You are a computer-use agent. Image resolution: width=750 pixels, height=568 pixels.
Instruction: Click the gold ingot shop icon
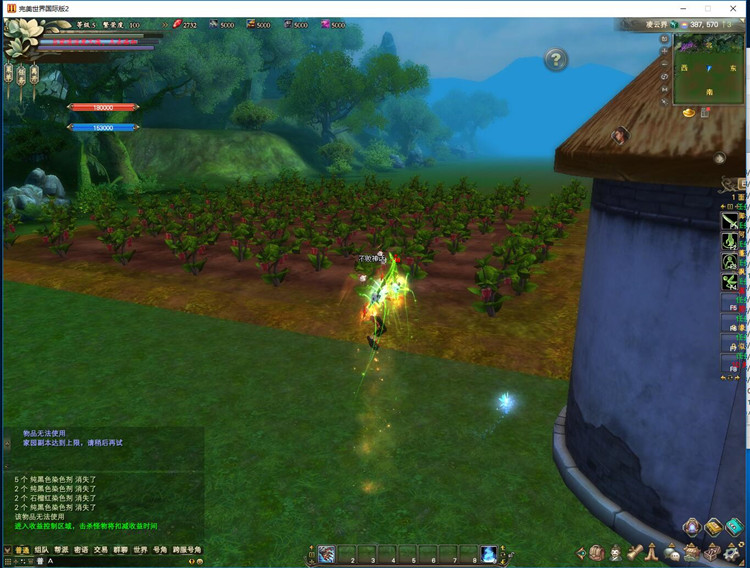coord(689,114)
